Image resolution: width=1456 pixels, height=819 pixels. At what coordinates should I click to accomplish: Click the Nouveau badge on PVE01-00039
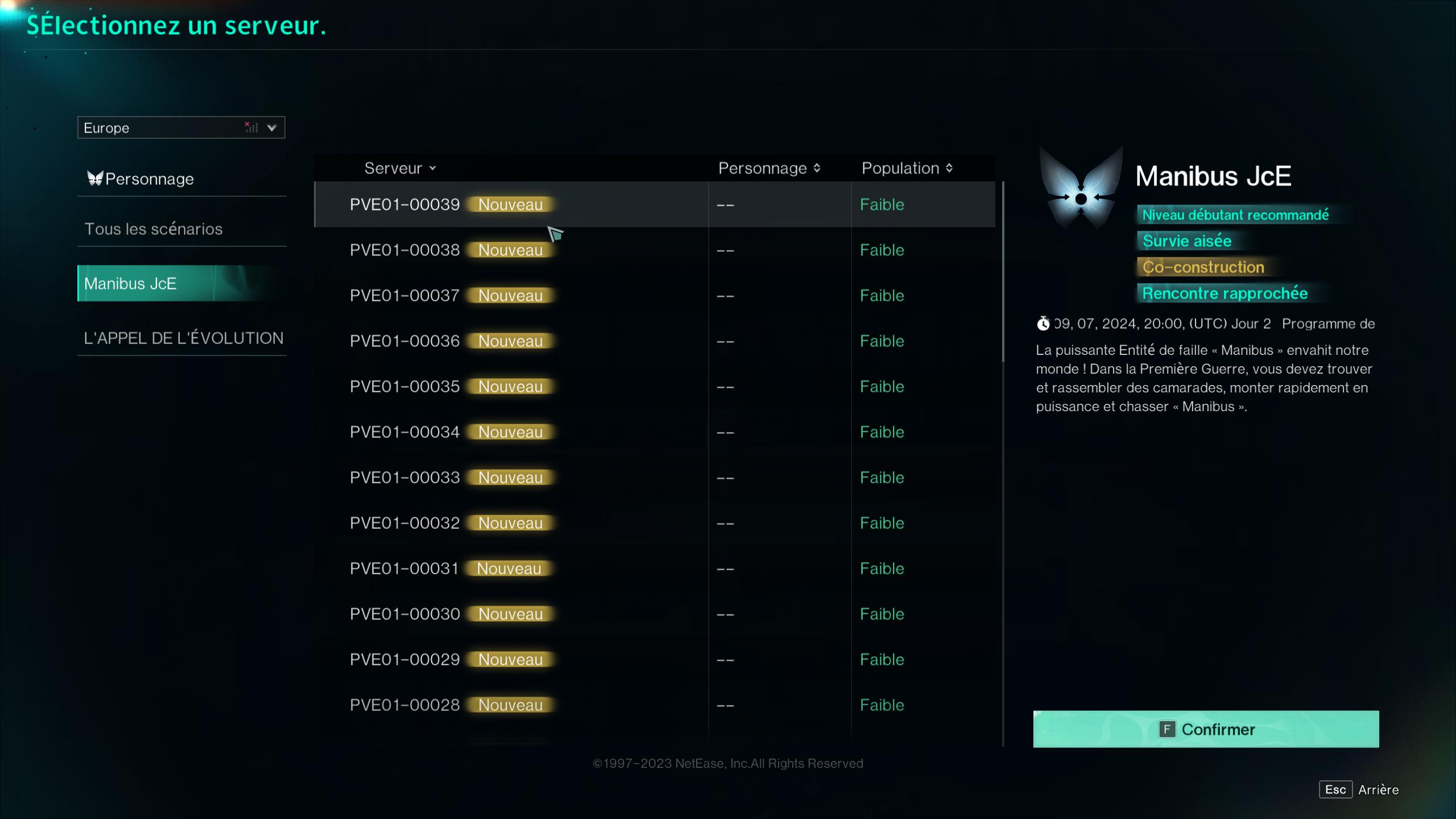point(510,204)
